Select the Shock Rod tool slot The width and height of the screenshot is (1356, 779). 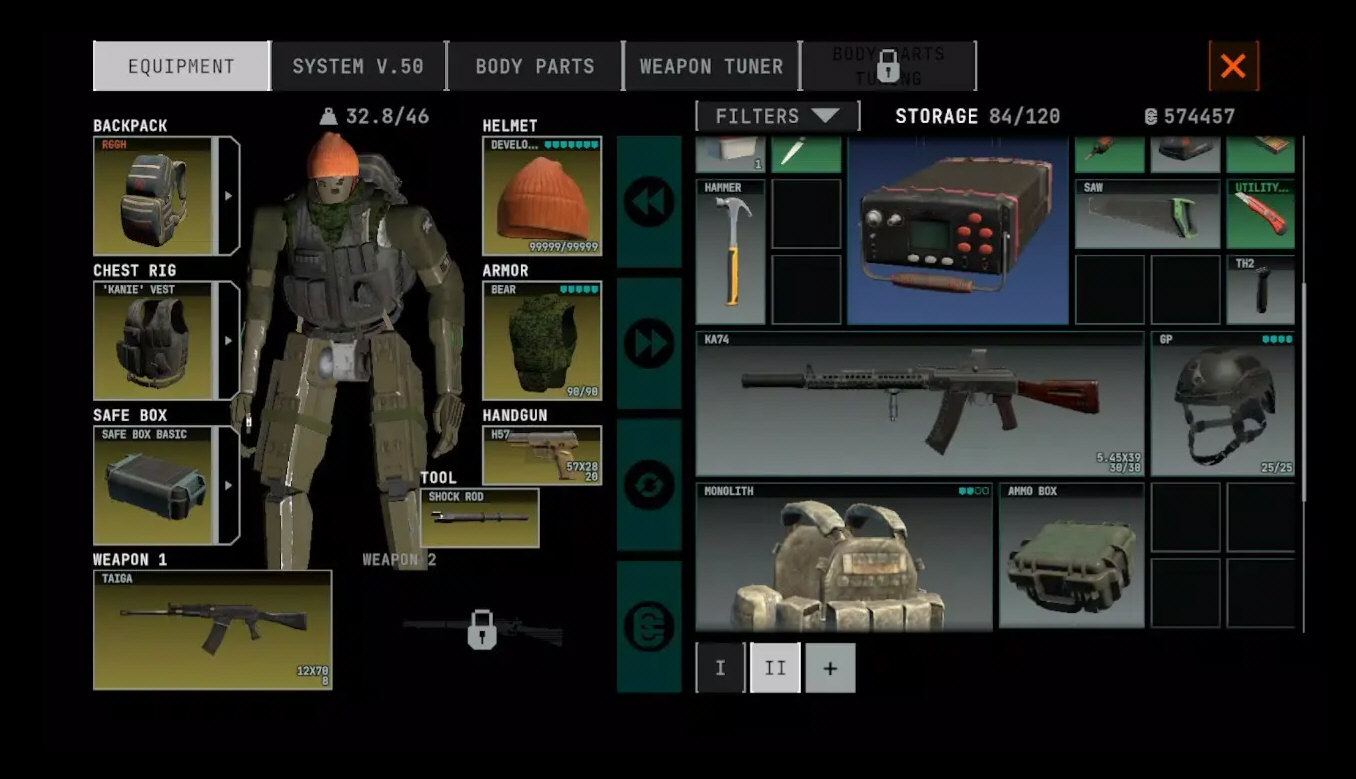[x=480, y=518]
